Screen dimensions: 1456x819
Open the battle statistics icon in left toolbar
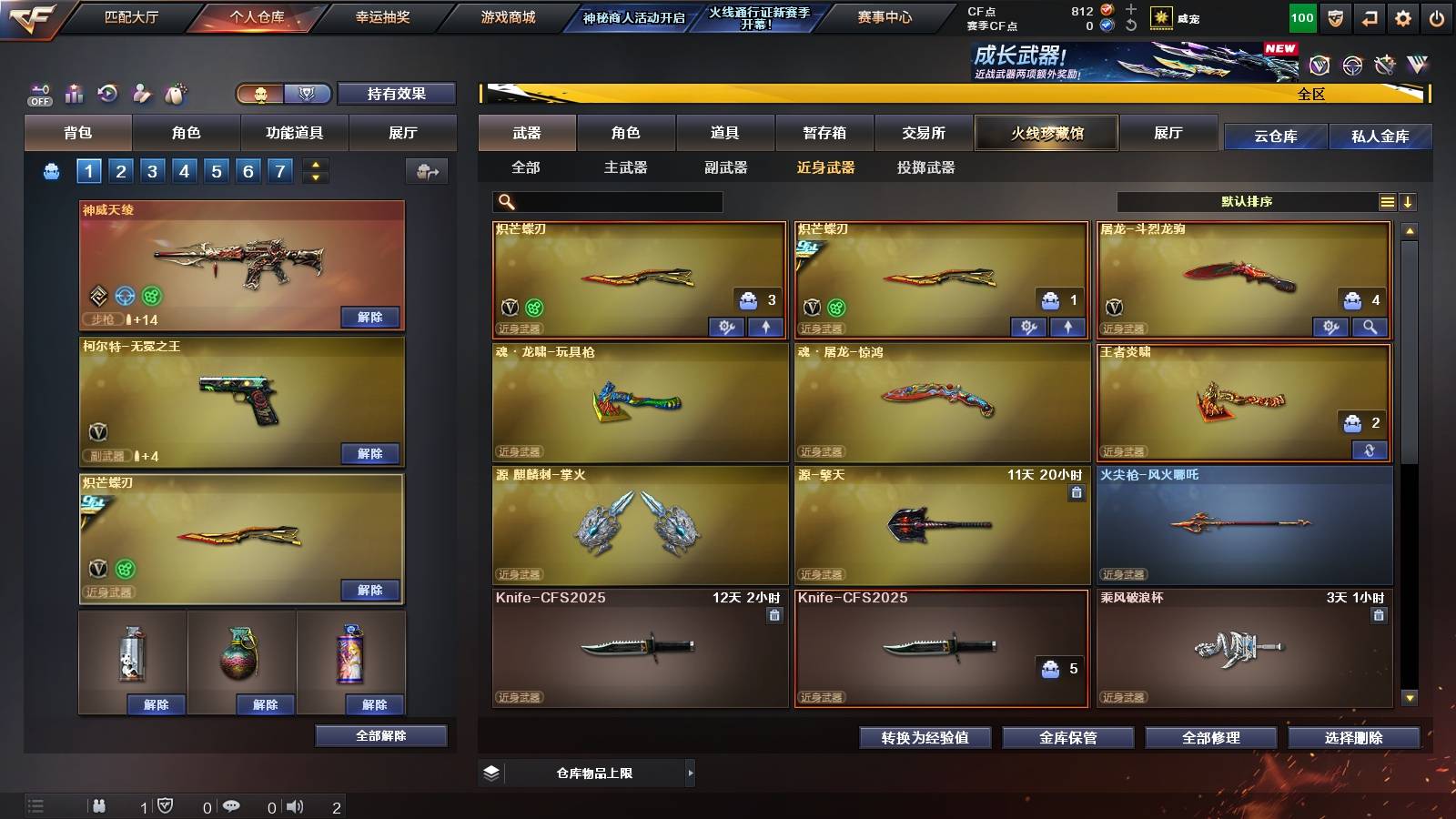point(73,93)
